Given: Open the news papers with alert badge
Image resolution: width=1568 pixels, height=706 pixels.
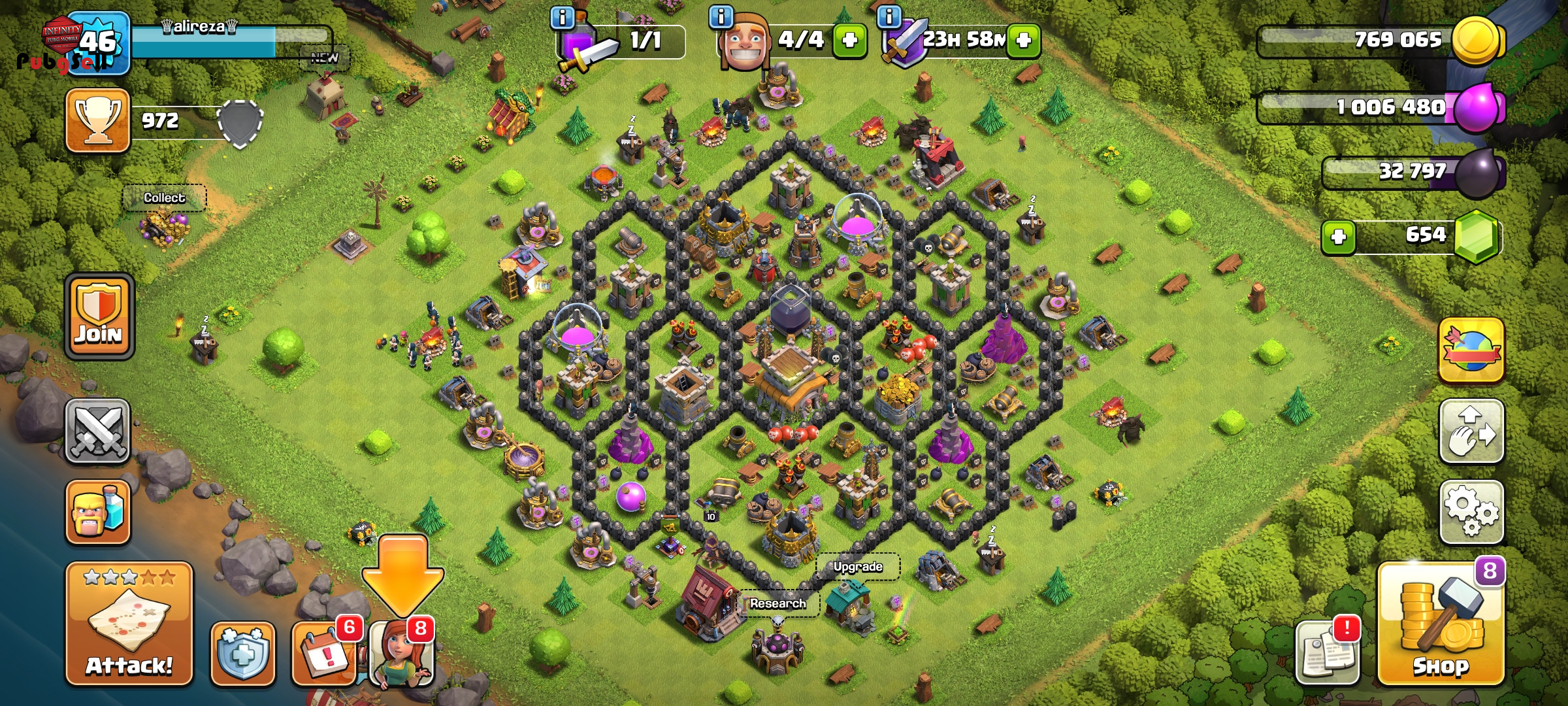Looking at the screenshot, I should coord(1327,654).
